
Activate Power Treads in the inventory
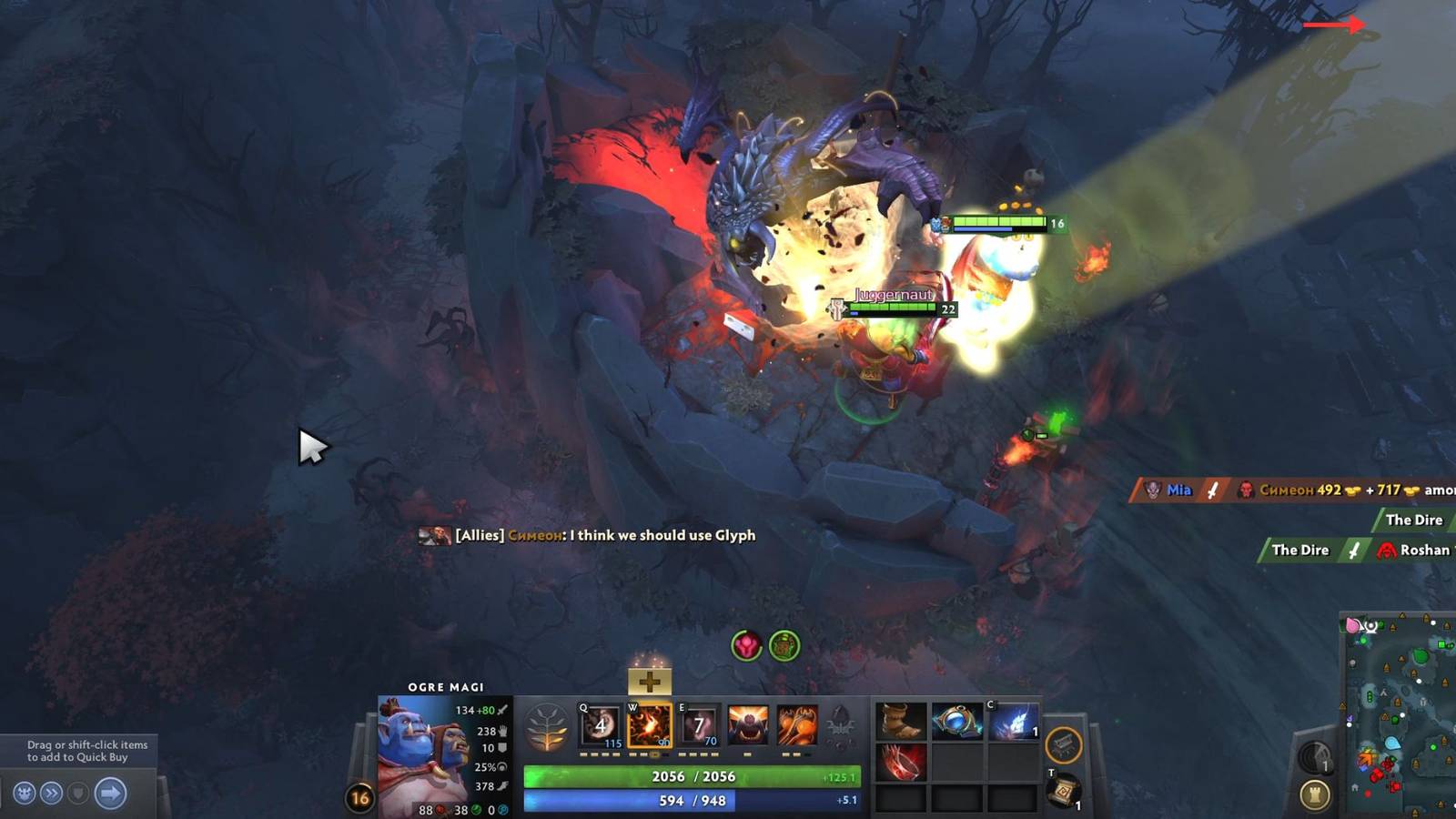(x=900, y=723)
